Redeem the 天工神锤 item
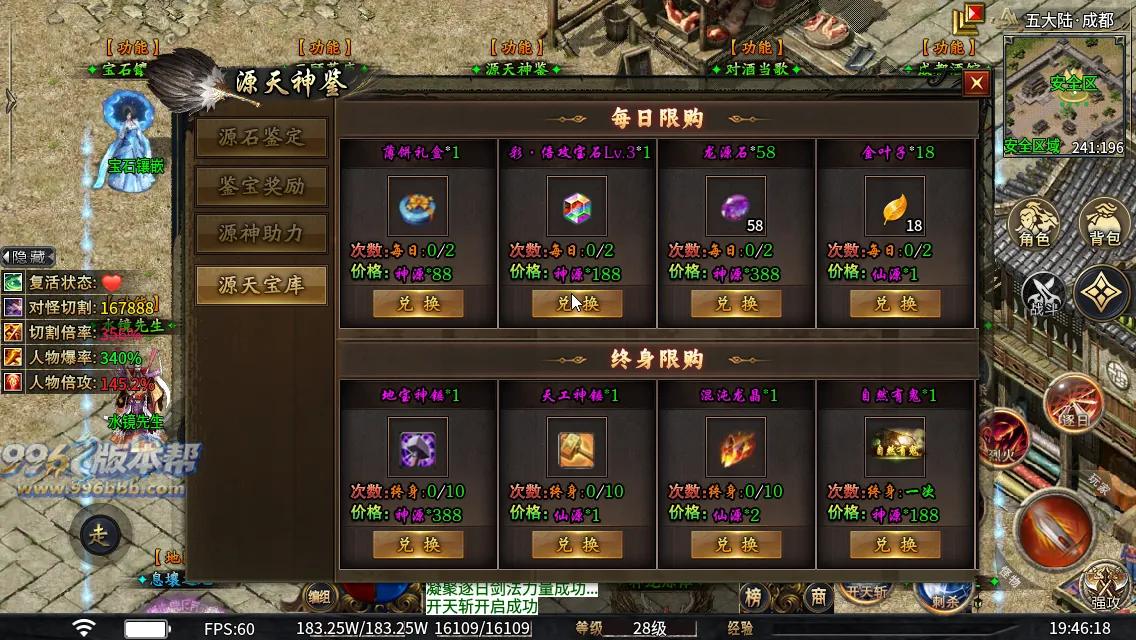 (577, 545)
